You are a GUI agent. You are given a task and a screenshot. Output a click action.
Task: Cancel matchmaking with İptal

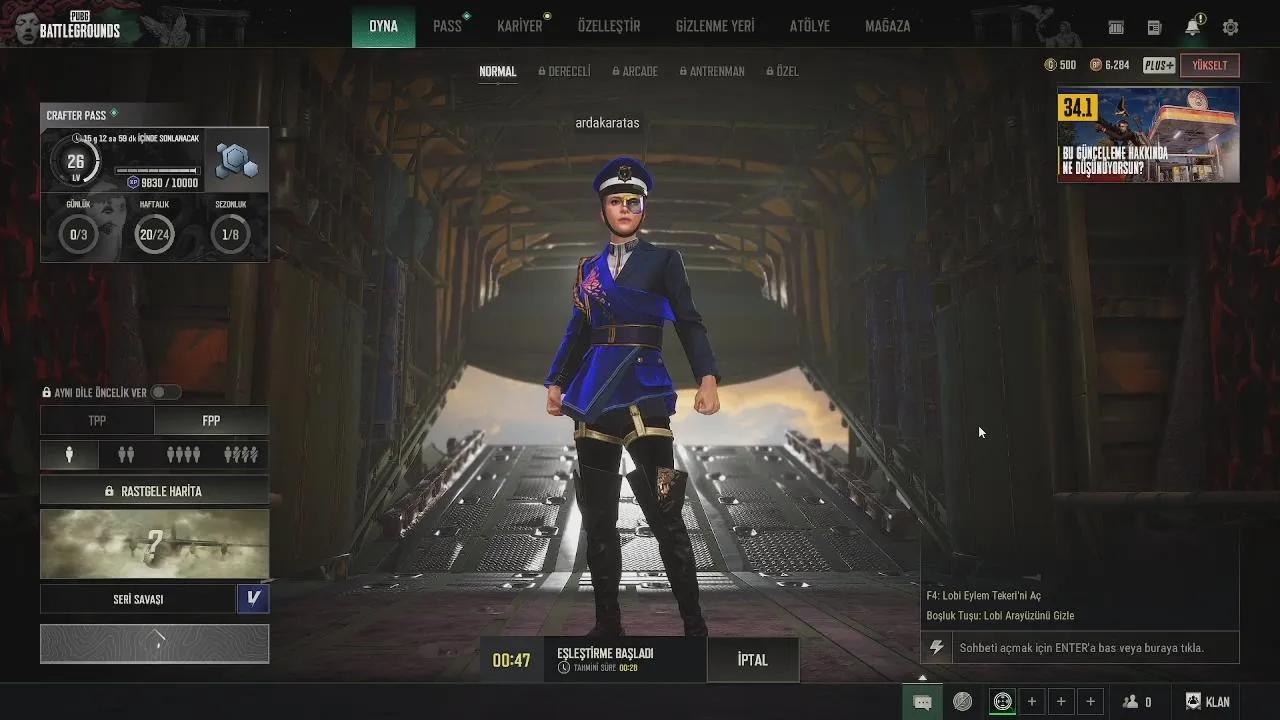753,660
